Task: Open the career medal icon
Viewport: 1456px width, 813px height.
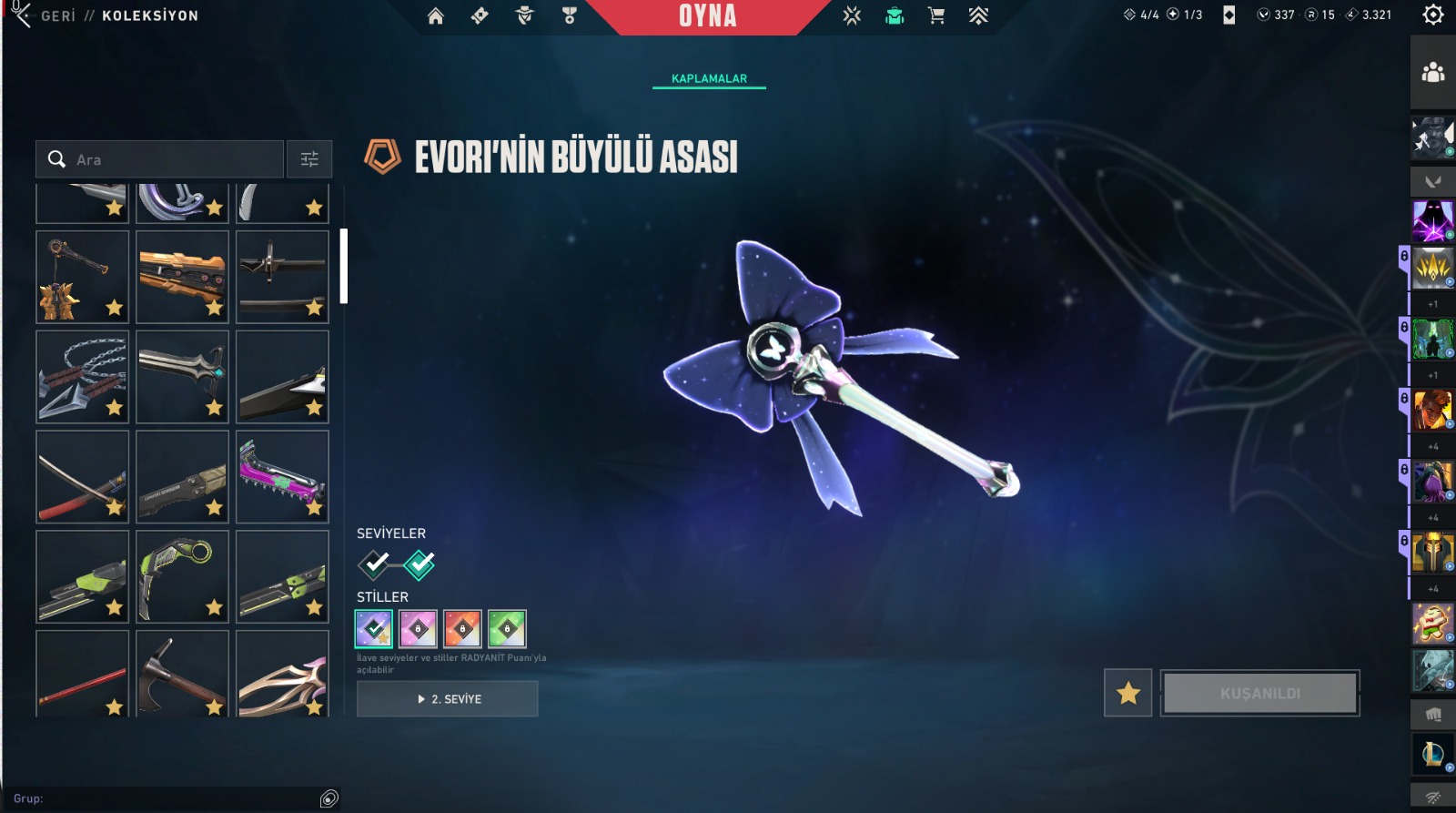Action: [570, 15]
